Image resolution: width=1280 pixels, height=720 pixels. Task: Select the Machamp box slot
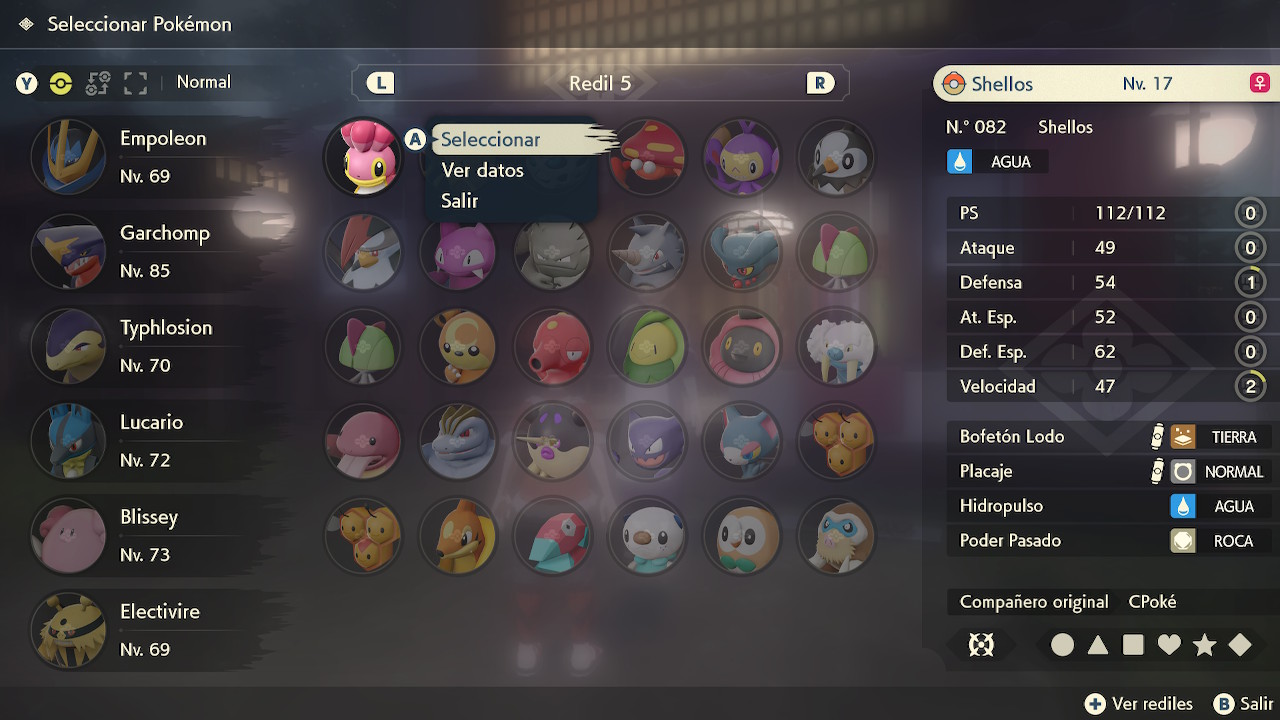coord(458,441)
